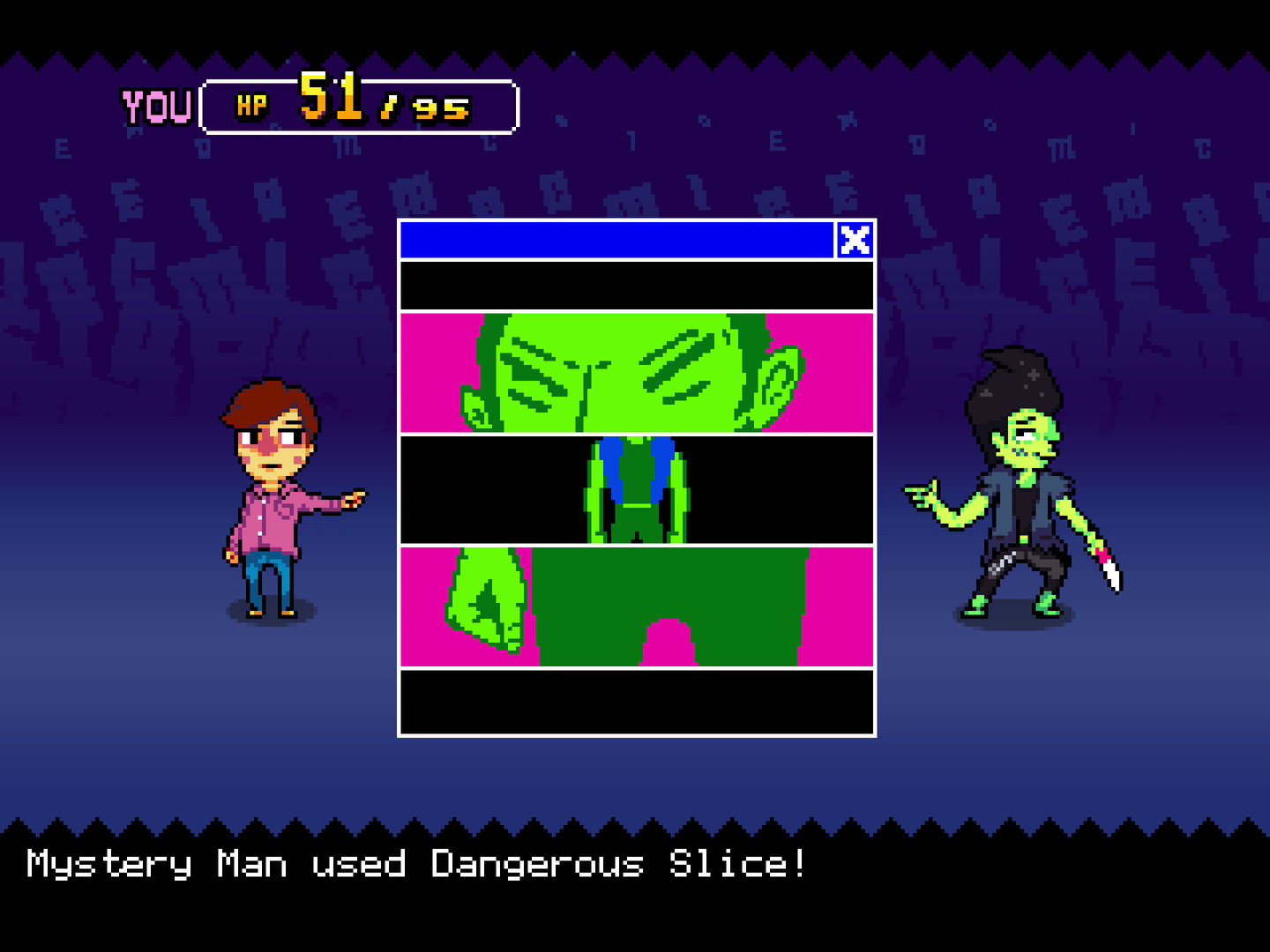Select the glaring green eyes image panel

[633, 370]
